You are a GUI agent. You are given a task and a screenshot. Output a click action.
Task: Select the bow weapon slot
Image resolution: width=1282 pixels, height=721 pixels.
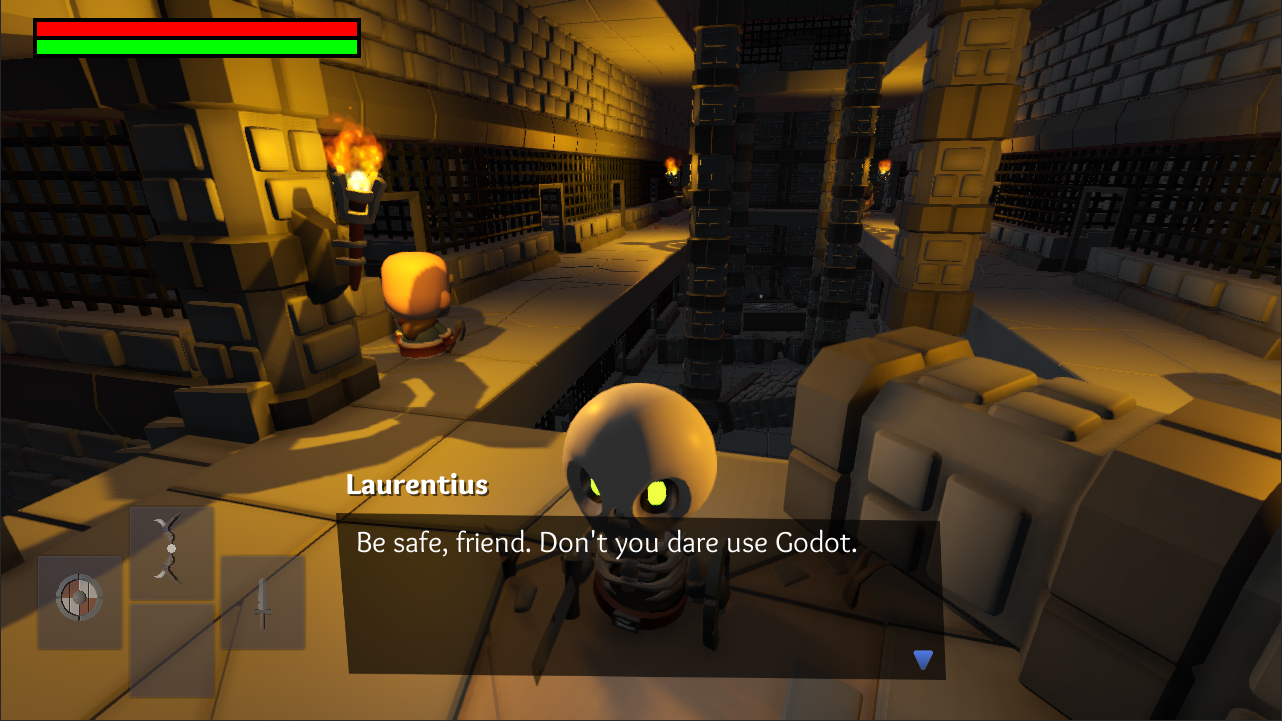click(x=172, y=553)
